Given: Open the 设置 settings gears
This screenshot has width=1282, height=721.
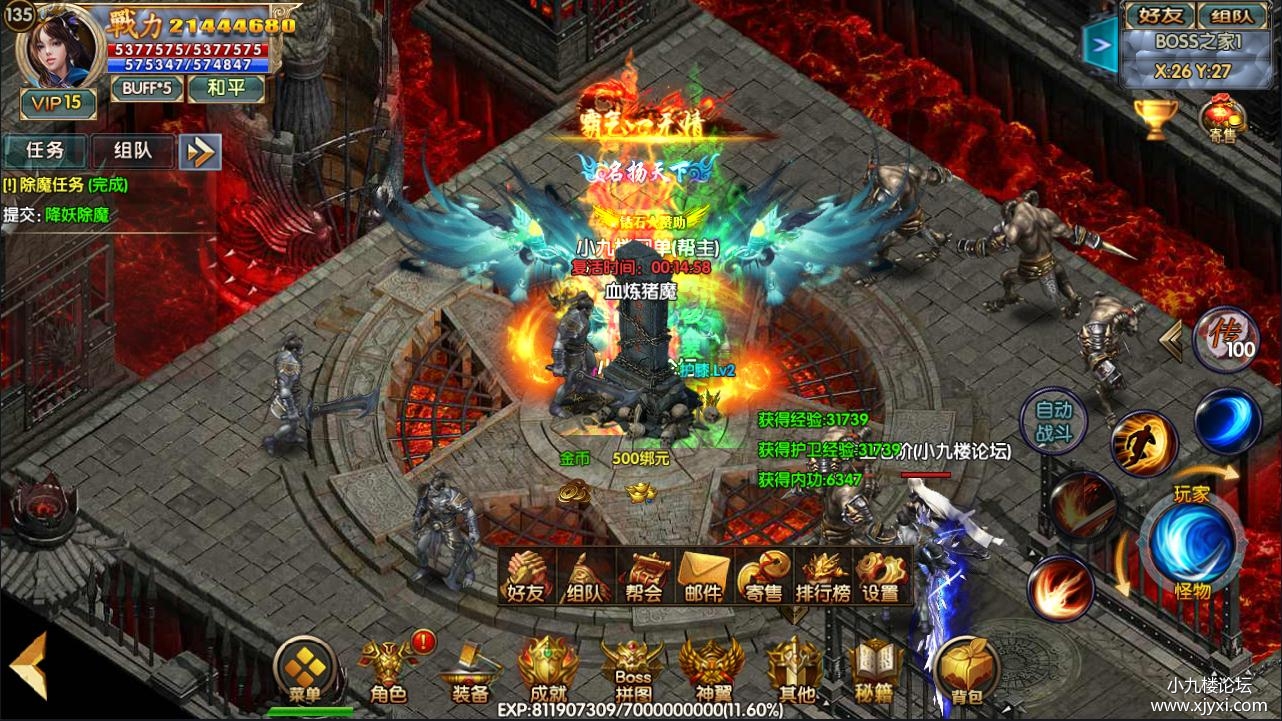Looking at the screenshot, I should (881, 577).
